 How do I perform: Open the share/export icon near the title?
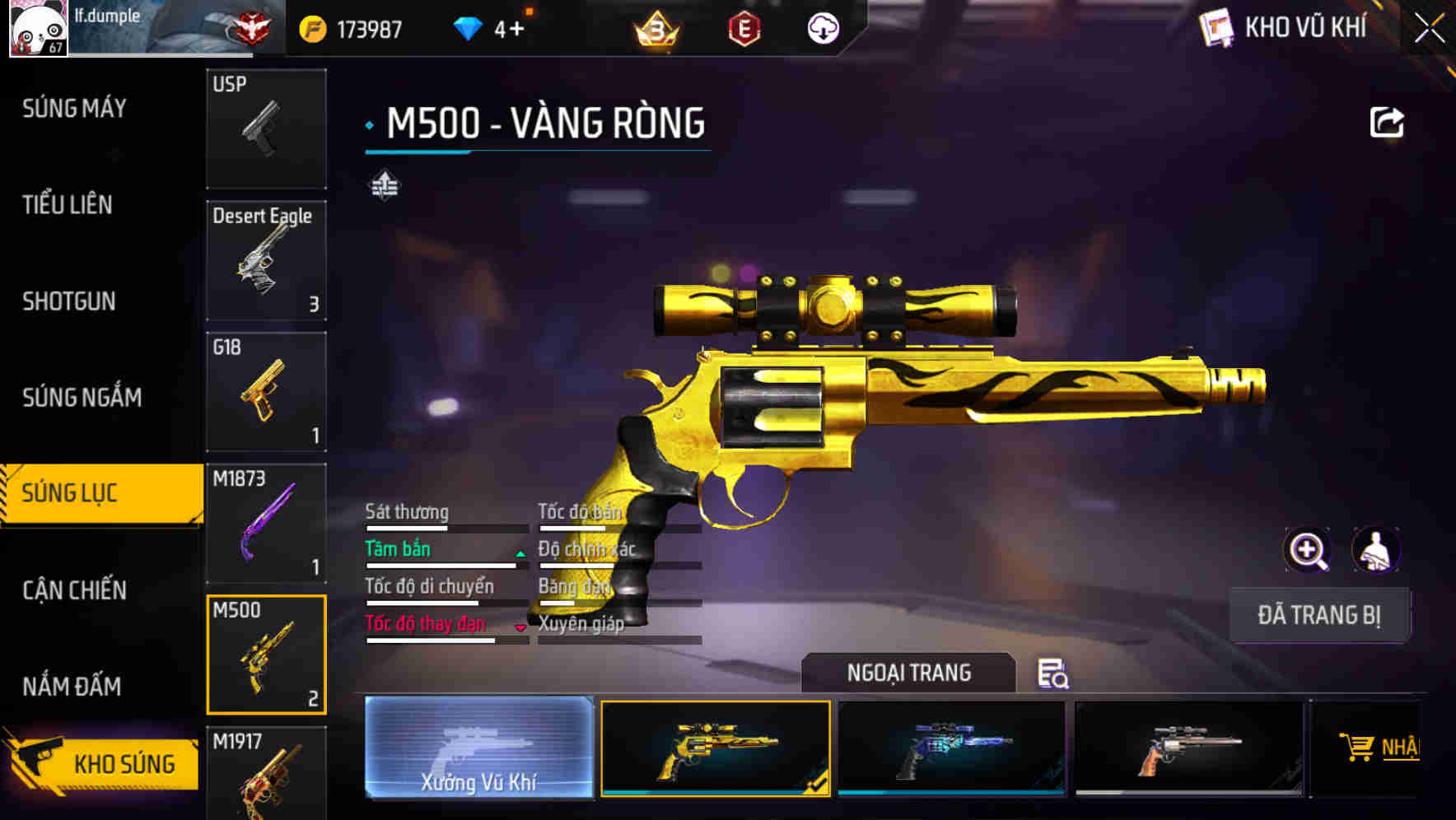pyautogui.click(x=1388, y=121)
